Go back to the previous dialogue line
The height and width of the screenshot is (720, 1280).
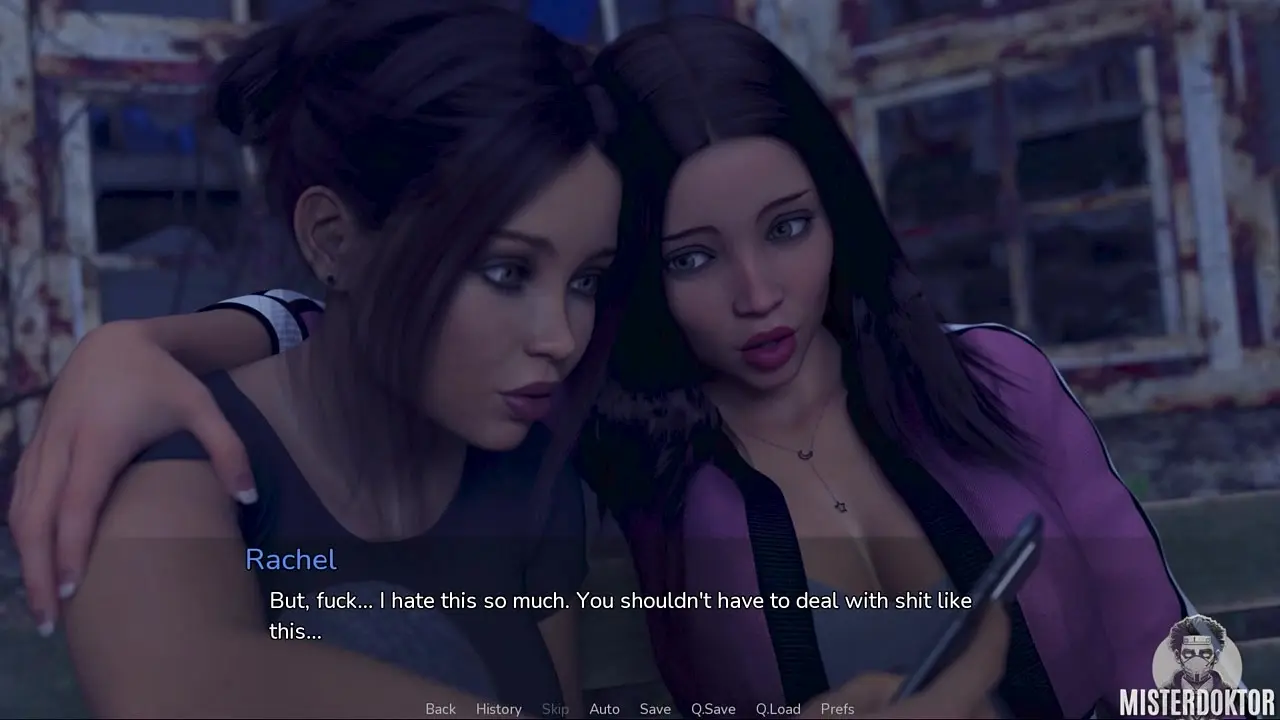[440, 709]
